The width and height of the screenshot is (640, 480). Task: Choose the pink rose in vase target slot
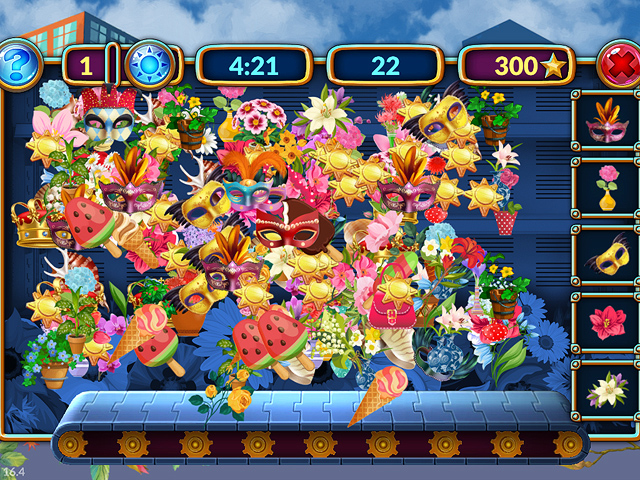pyautogui.click(x=605, y=188)
